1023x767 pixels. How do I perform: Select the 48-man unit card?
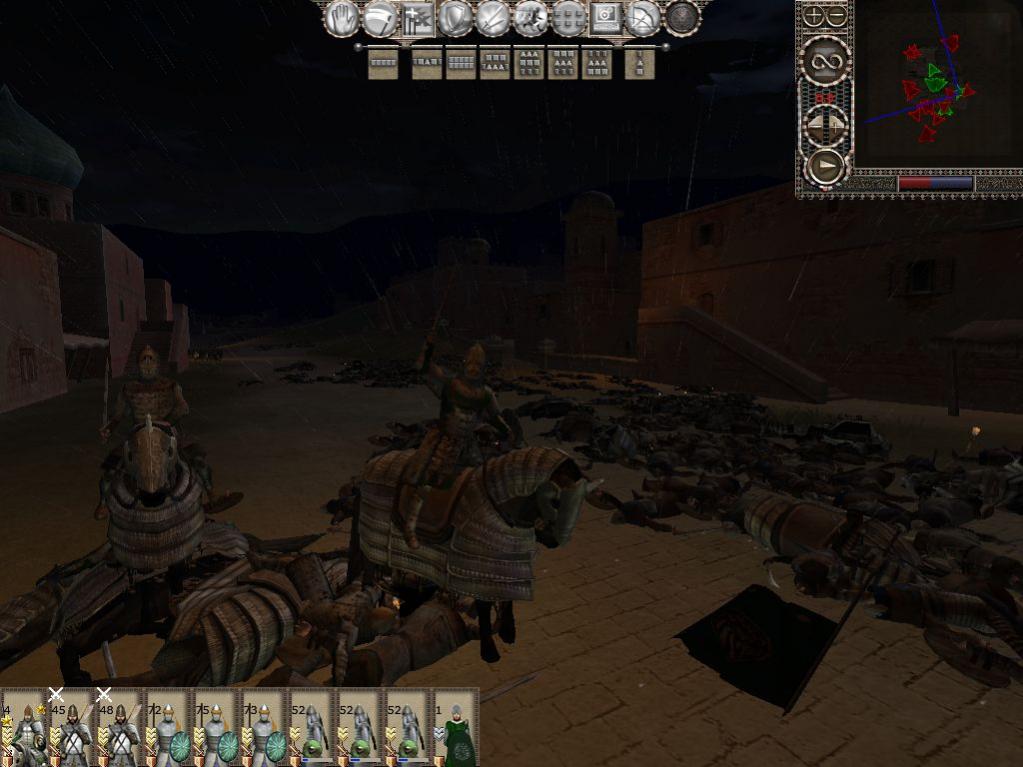point(120,728)
